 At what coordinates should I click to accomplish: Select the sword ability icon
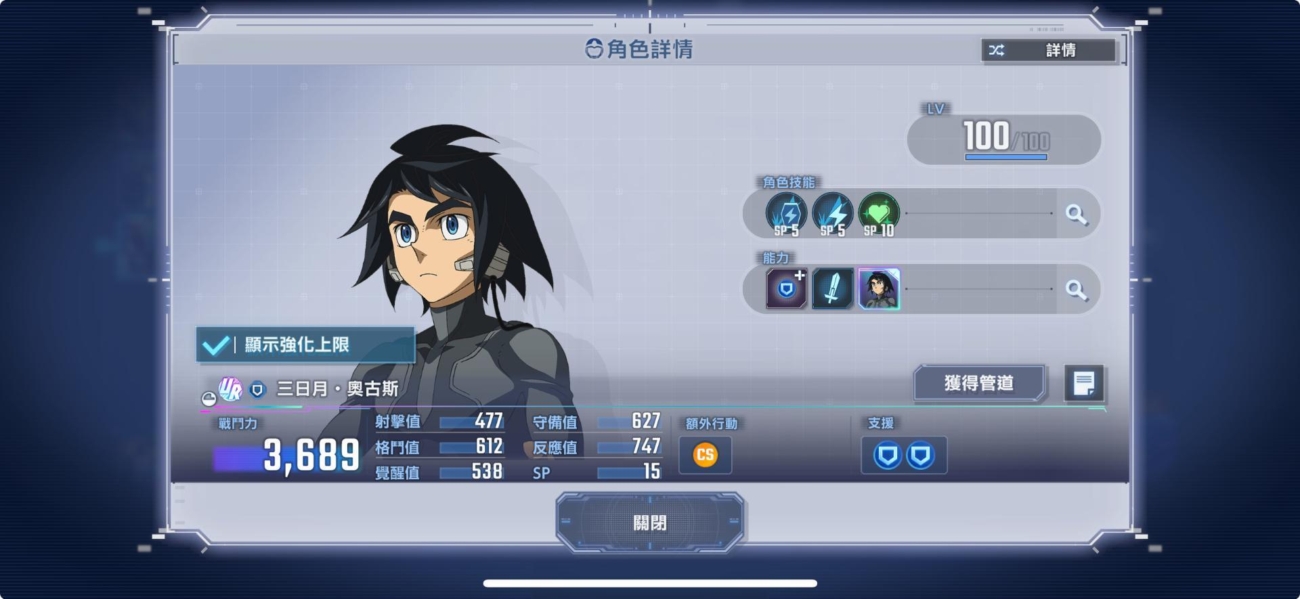832,289
